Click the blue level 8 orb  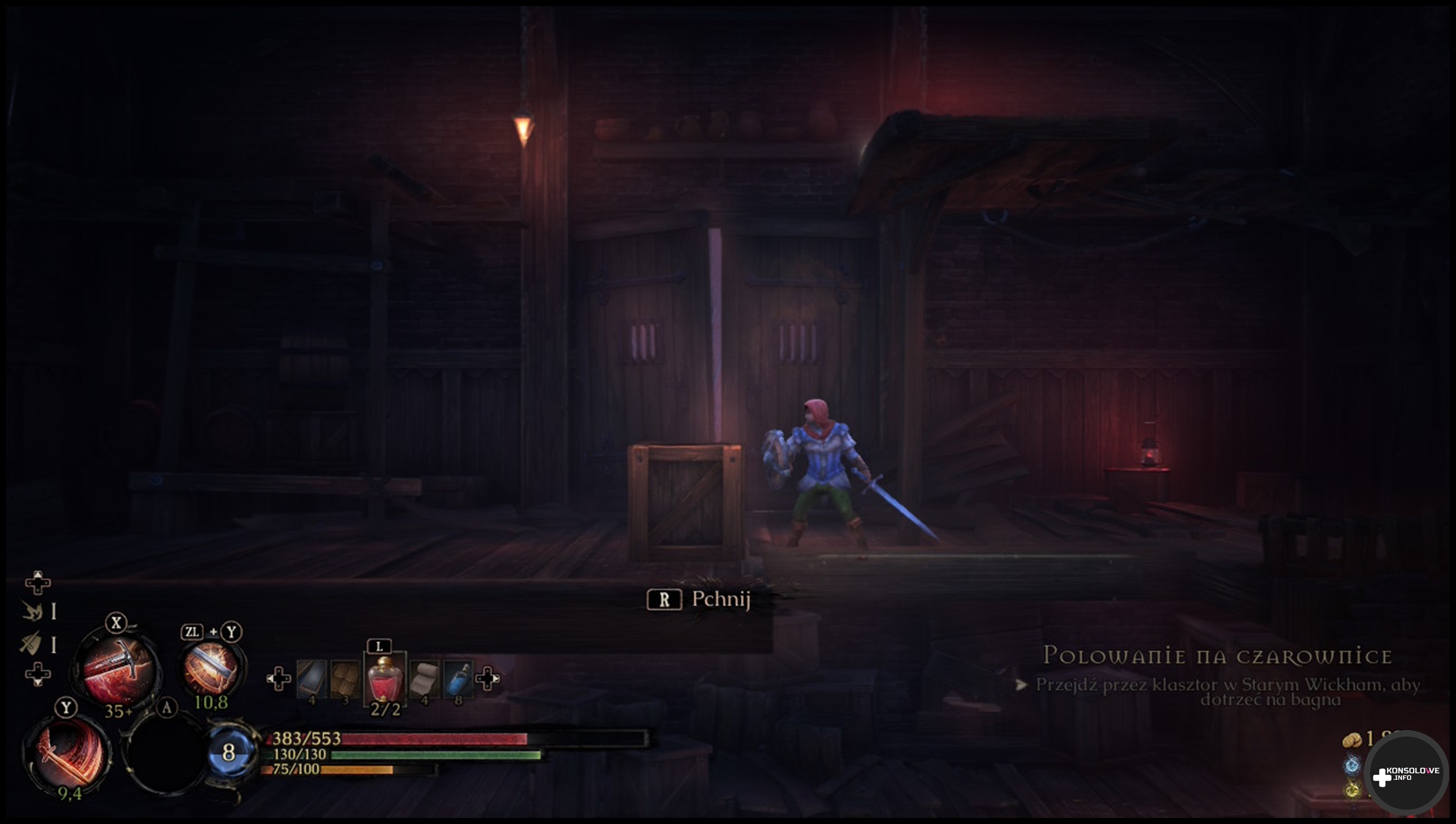point(229,752)
